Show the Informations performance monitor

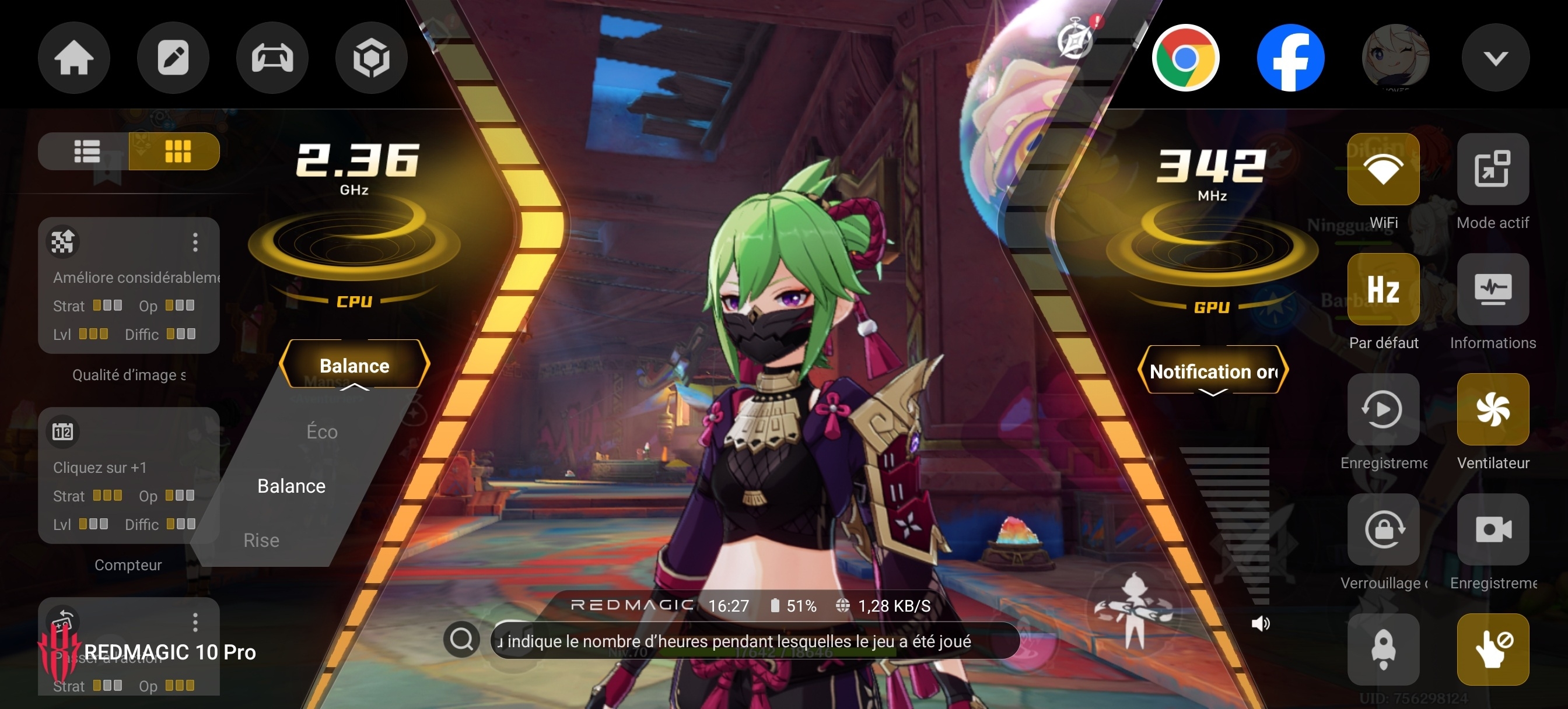1493,289
